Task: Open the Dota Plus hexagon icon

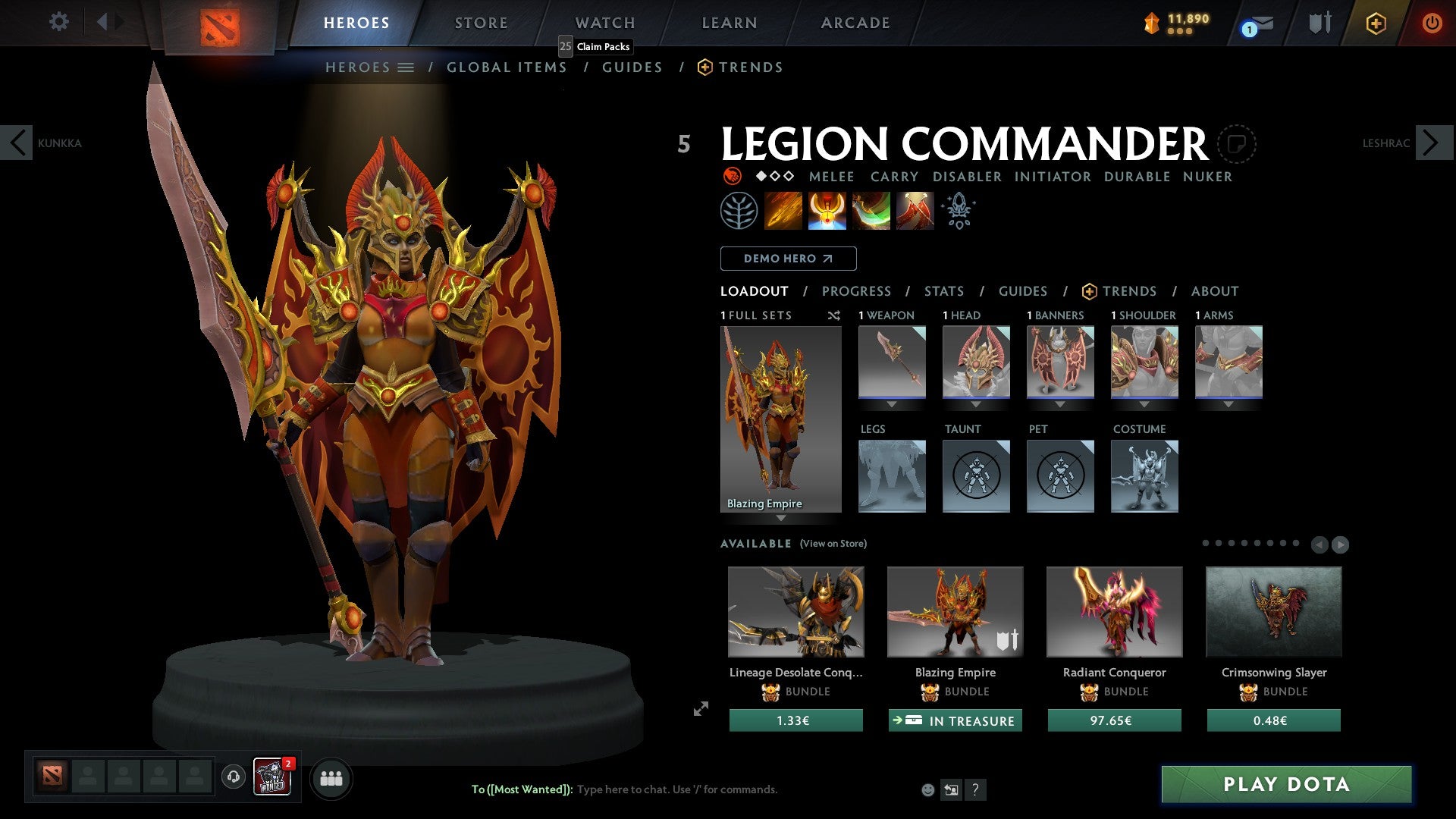Action: [x=1376, y=23]
